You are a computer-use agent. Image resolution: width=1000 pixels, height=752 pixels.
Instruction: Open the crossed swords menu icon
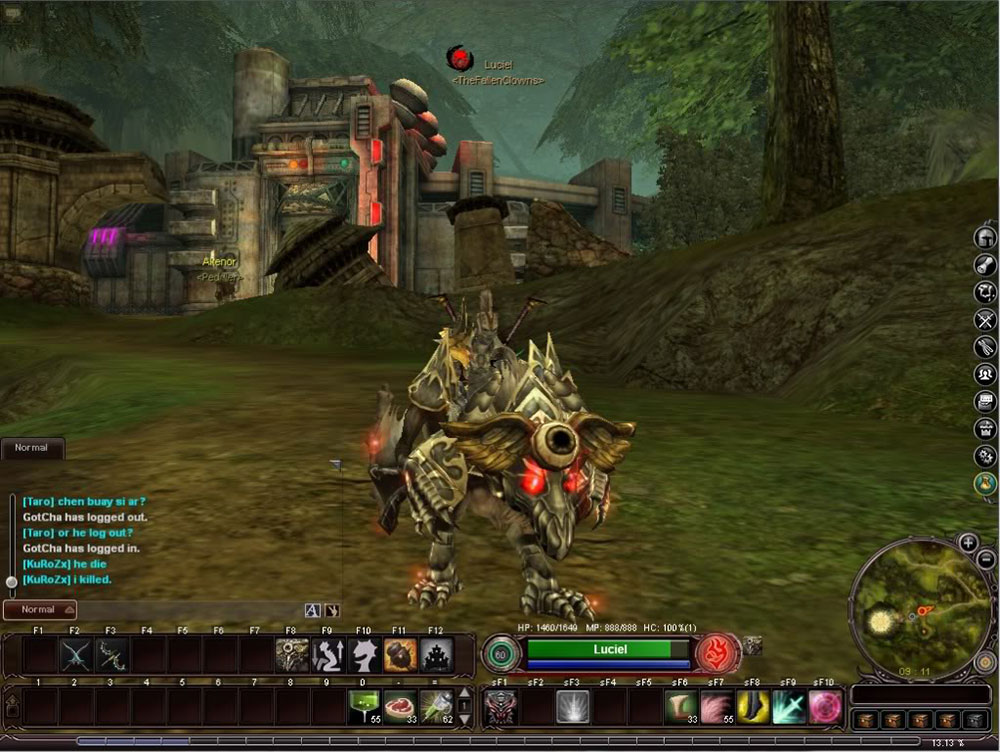[x=985, y=319]
